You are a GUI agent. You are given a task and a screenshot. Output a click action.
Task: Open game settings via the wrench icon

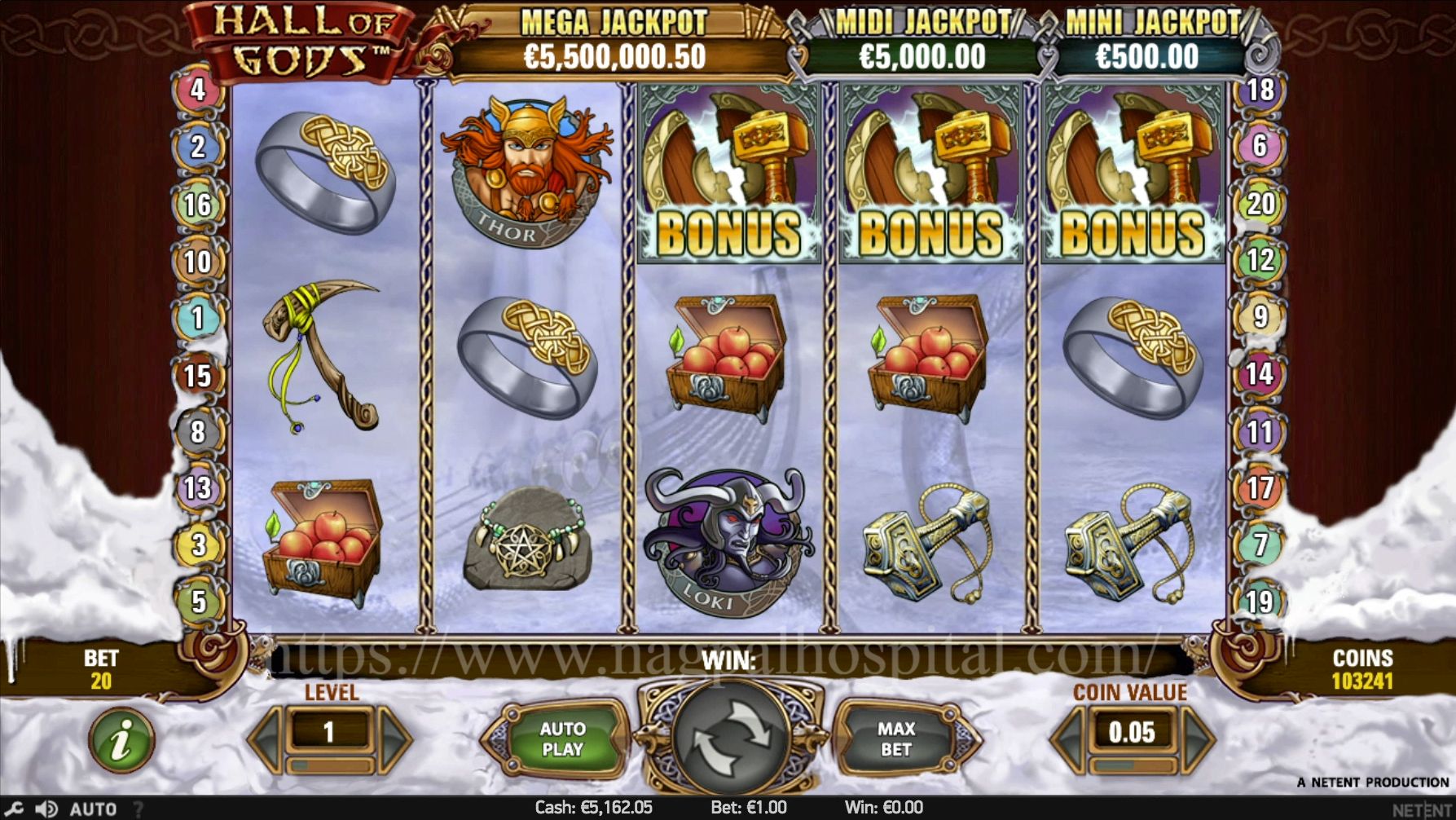point(14,809)
